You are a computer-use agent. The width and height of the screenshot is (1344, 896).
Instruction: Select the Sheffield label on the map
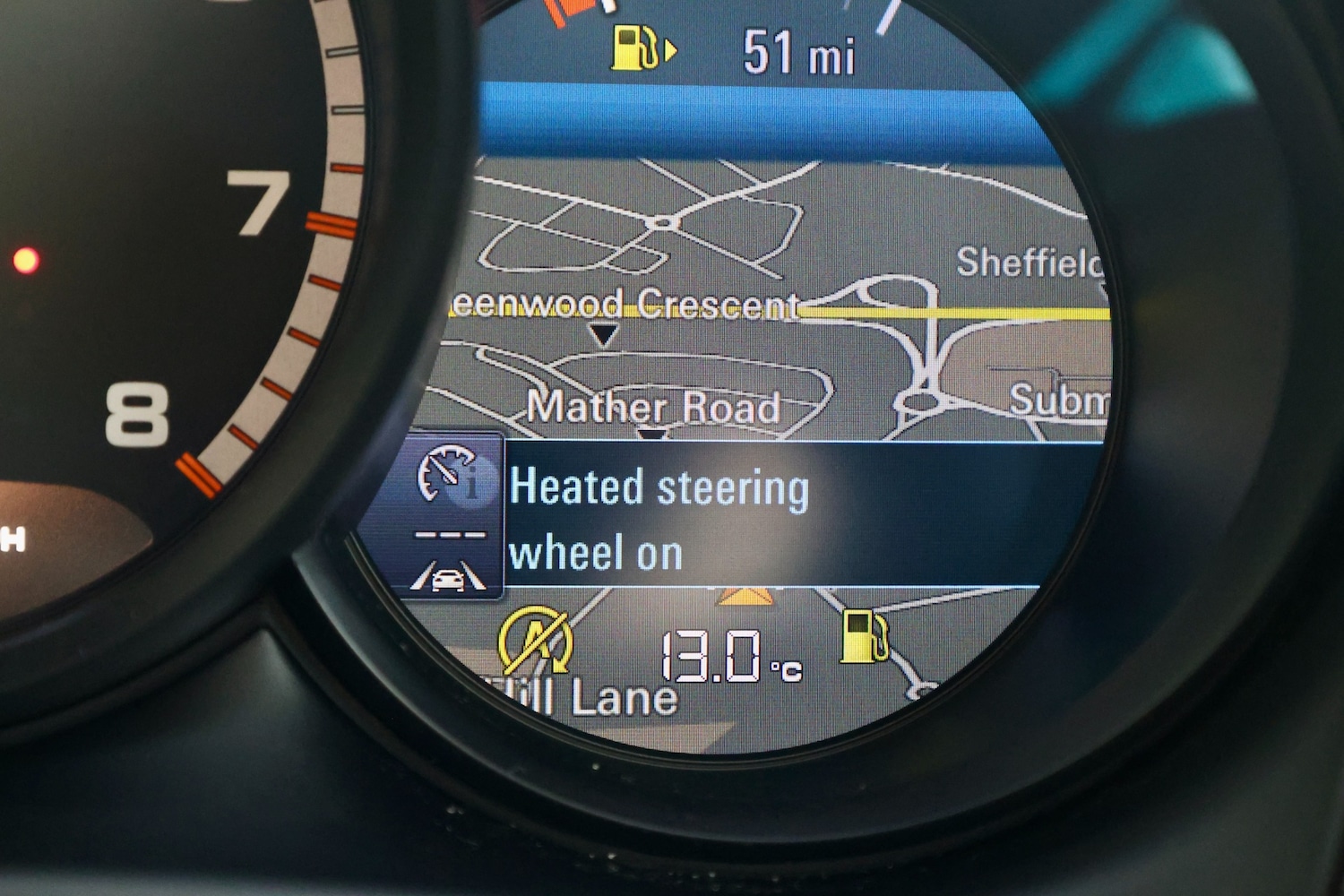1029,263
